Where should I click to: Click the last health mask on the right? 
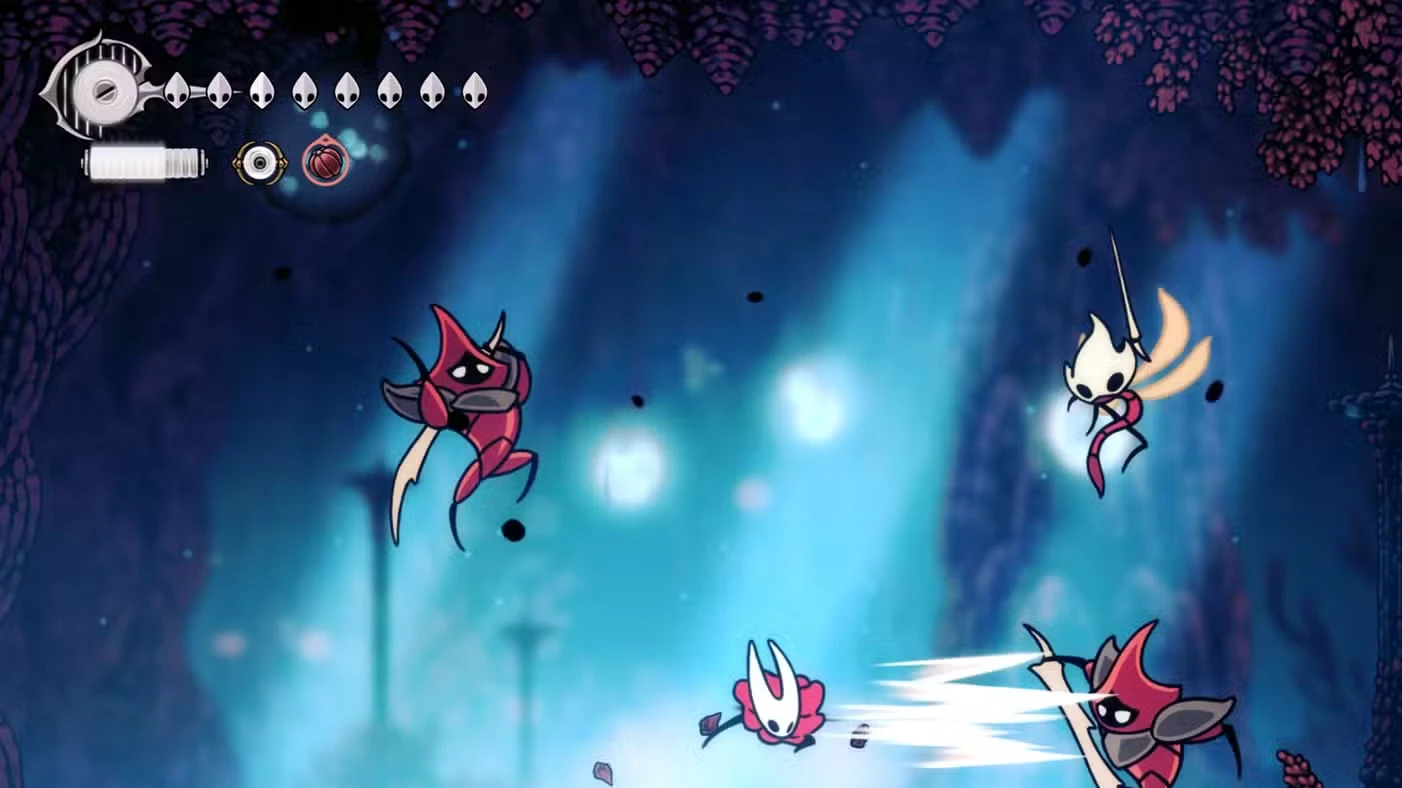(x=472, y=90)
